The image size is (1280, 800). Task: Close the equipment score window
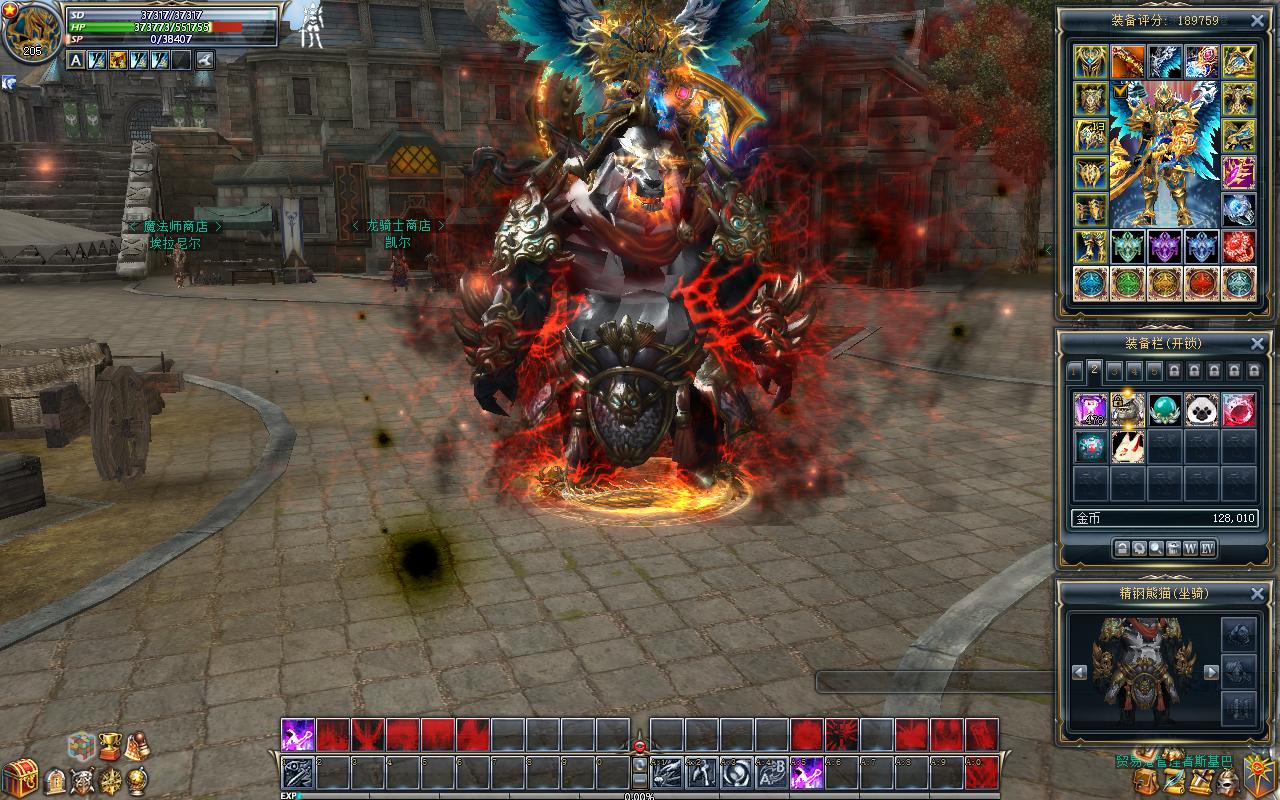click(1257, 20)
